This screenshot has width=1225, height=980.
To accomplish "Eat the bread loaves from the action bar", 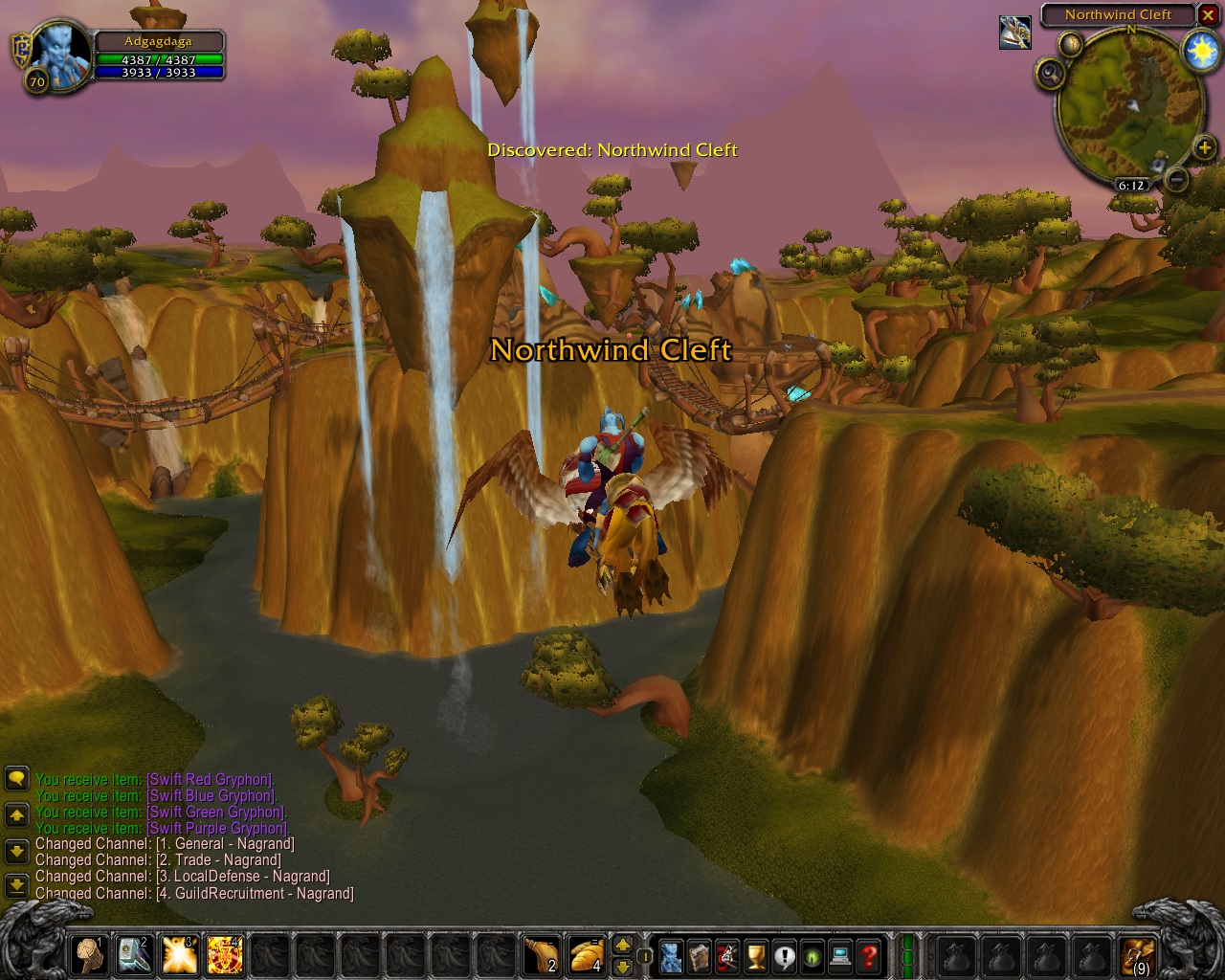I will click(586, 955).
